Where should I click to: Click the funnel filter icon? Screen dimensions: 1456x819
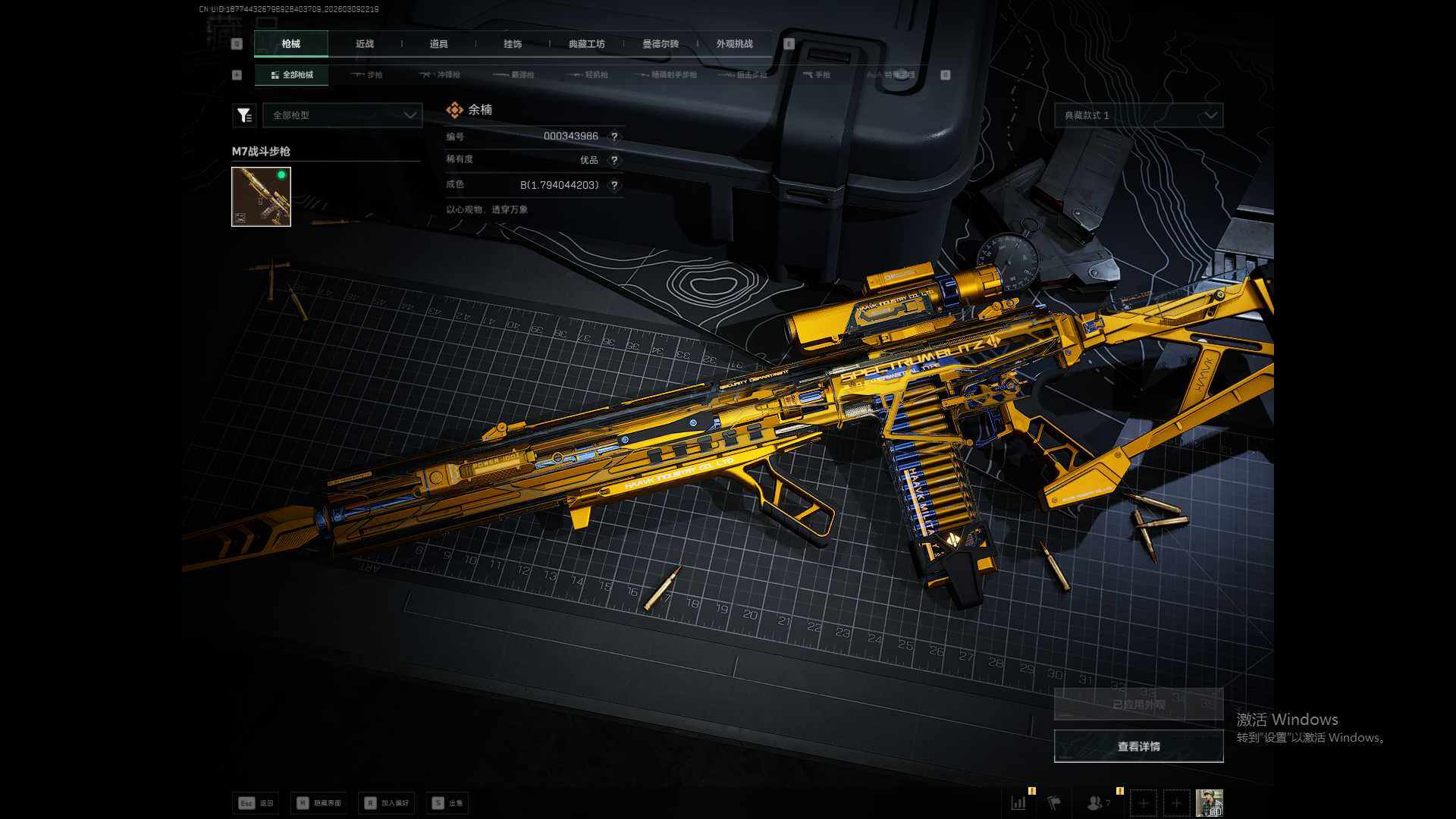pos(243,115)
